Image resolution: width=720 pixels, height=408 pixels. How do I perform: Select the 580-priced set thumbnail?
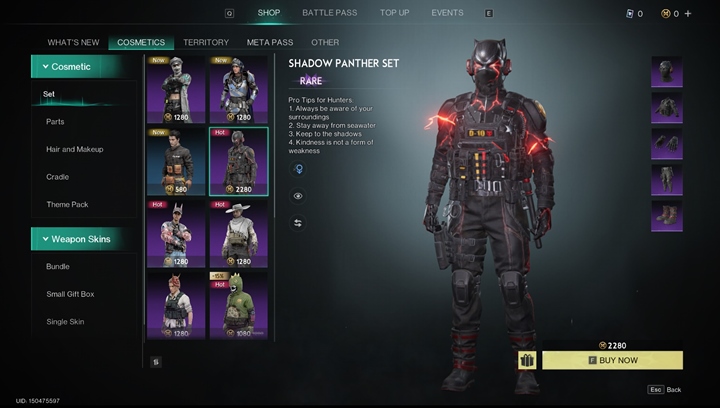[x=176, y=161]
